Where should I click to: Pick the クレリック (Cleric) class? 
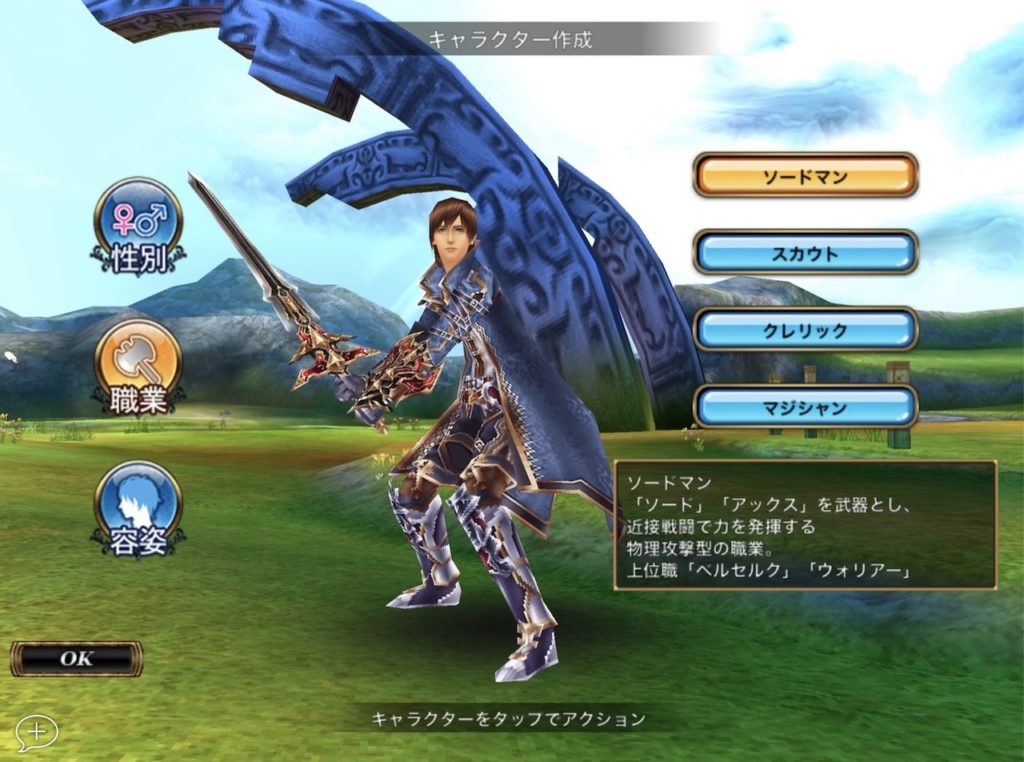pyautogui.click(x=805, y=330)
